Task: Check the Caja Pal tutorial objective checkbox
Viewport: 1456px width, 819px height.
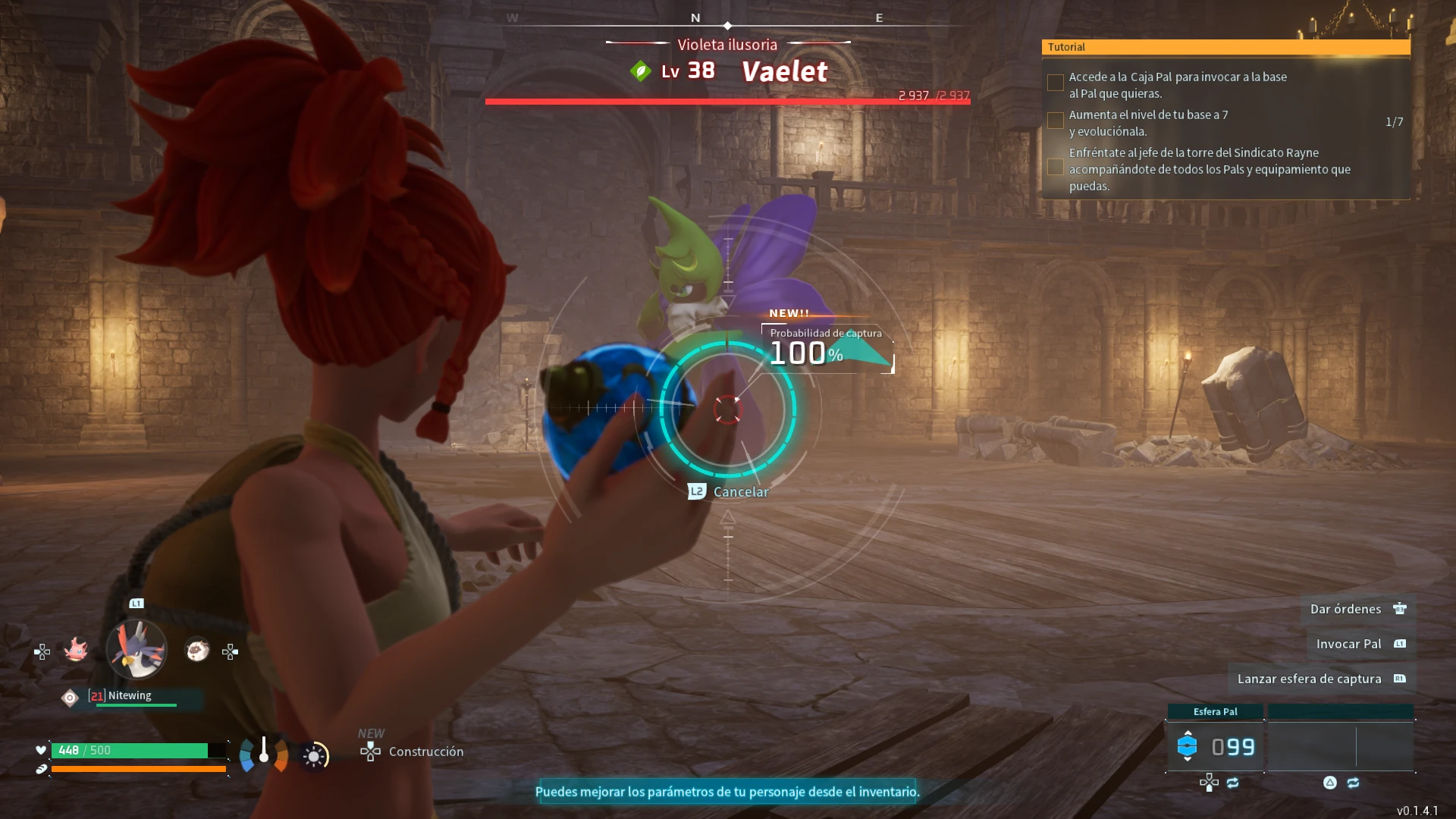Action: (1055, 82)
